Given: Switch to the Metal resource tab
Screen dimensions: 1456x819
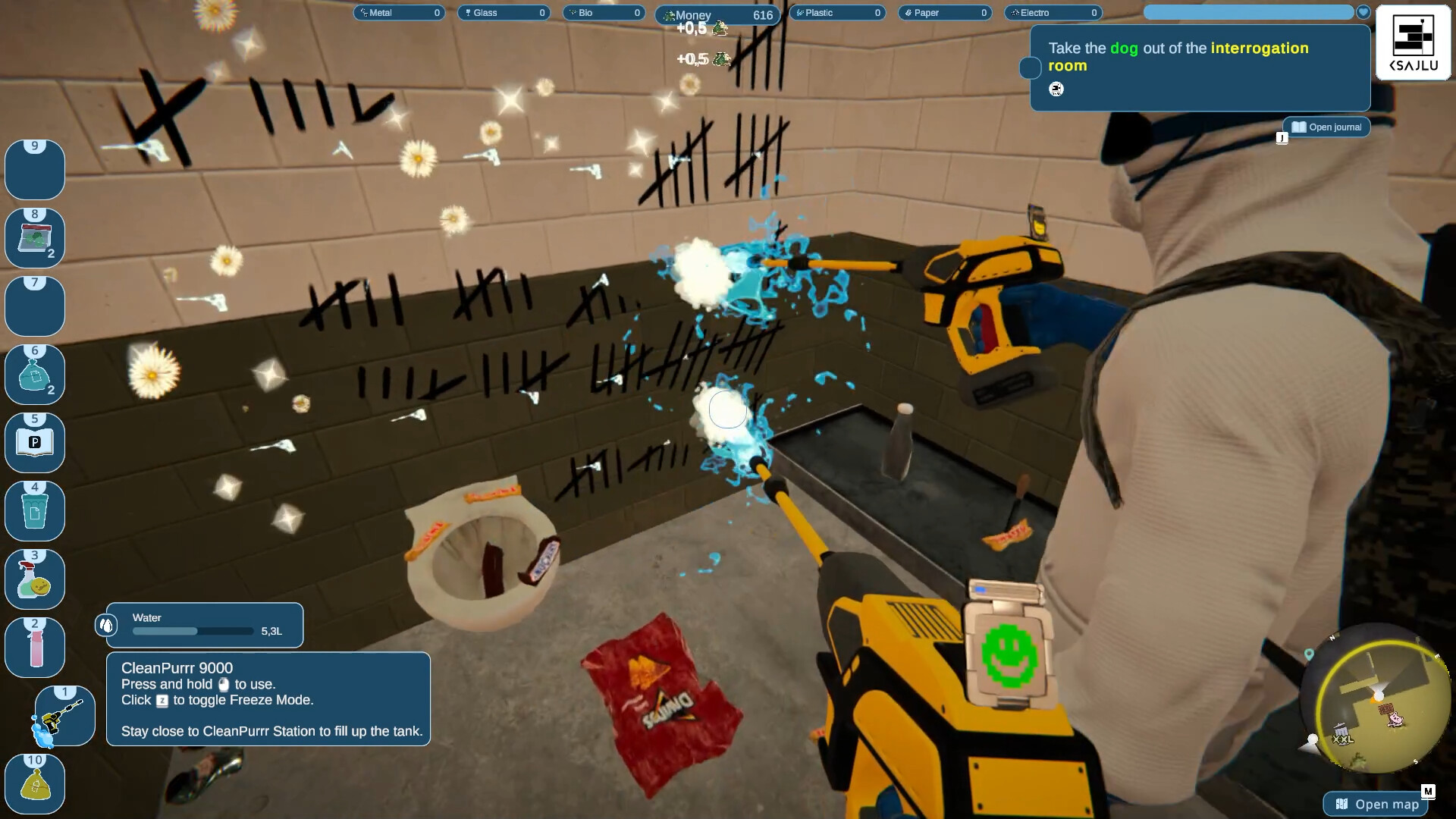Looking at the screenshot, I should coord(398,12).
